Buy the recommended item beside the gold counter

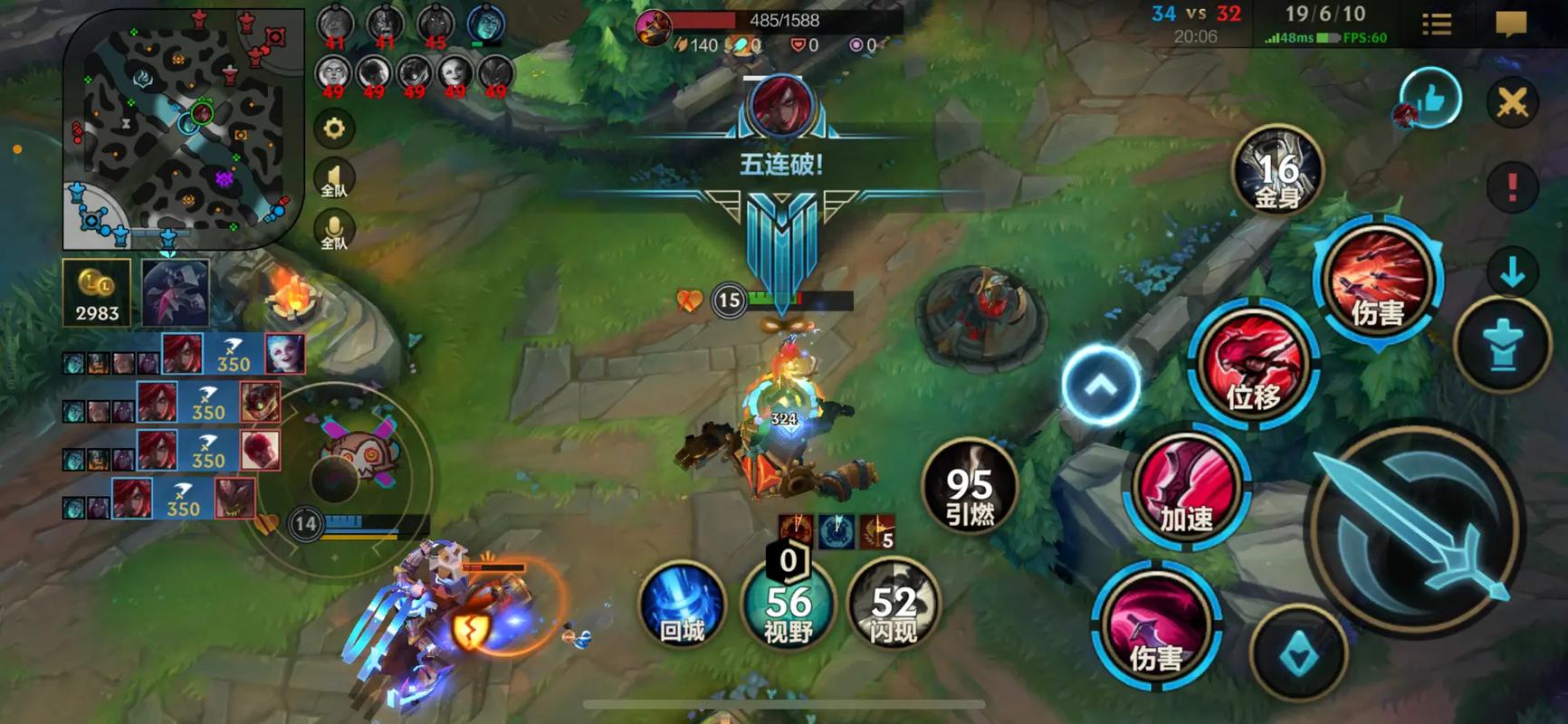(x=175, y=292)
